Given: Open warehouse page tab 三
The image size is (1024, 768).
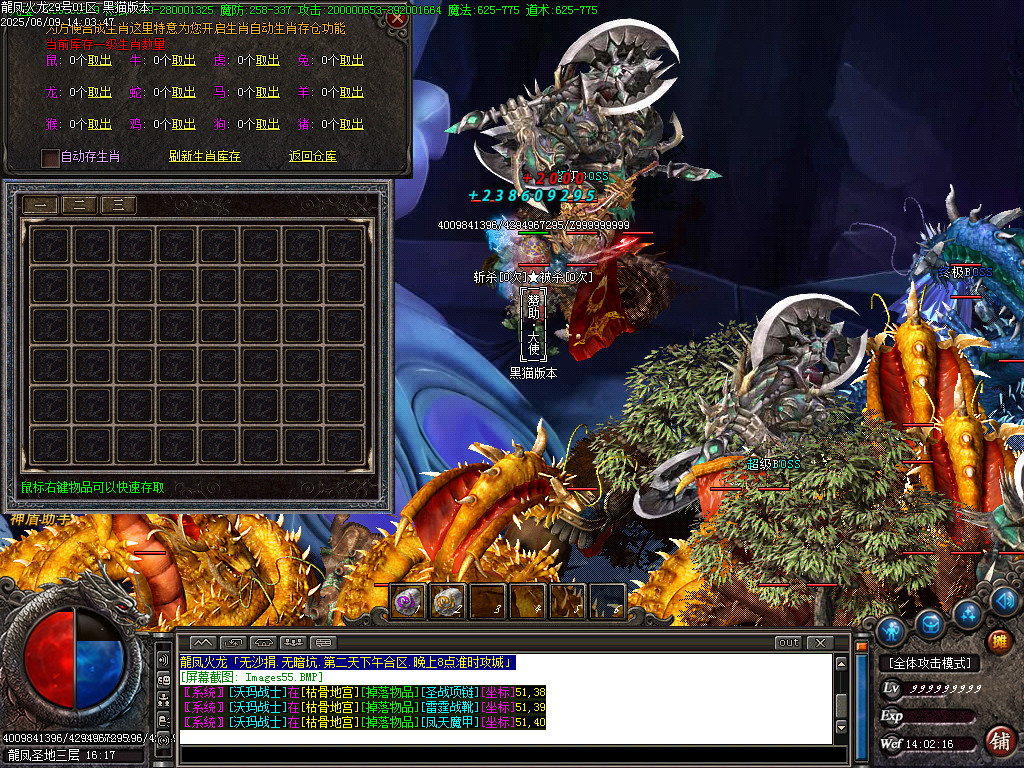Looking at the screenshot, I should click(x=119, y=205).
